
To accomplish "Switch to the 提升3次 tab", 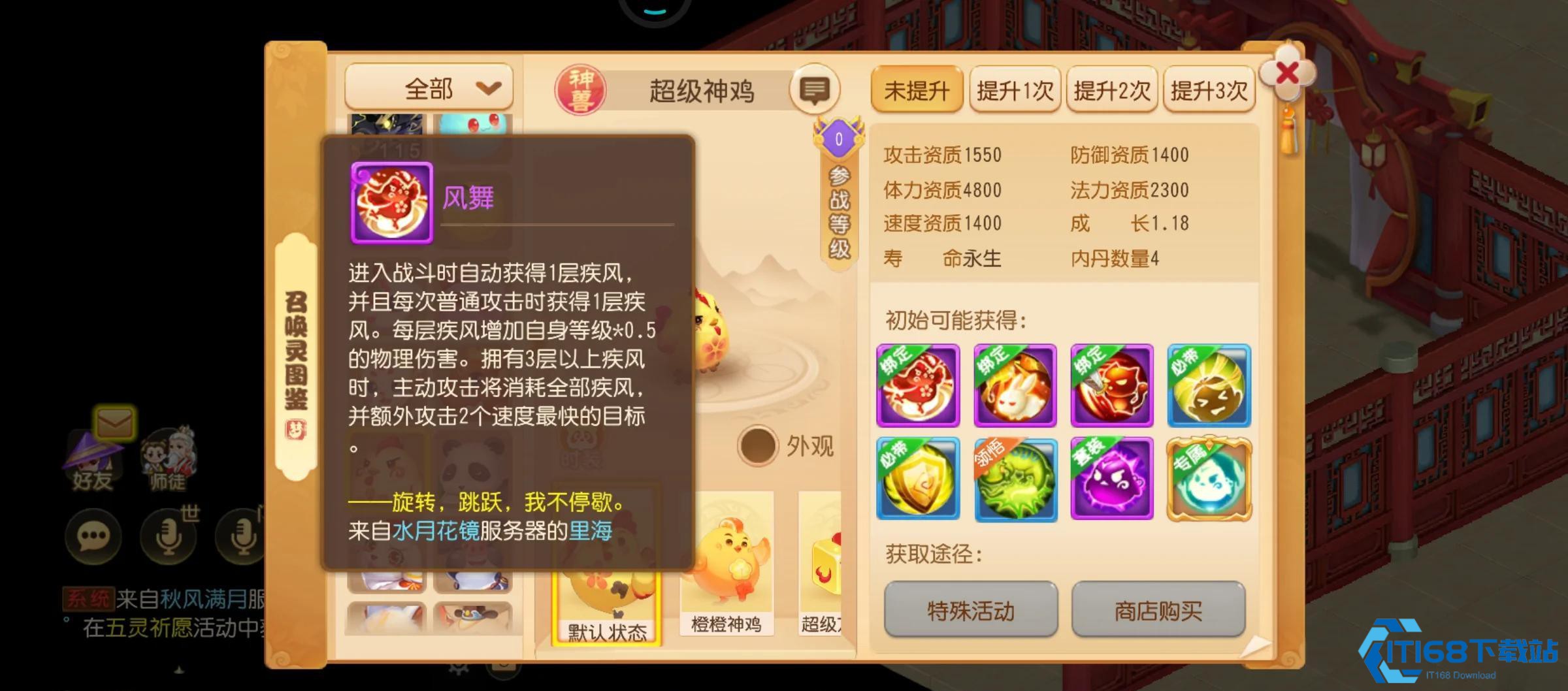I will click(1208, 91).
